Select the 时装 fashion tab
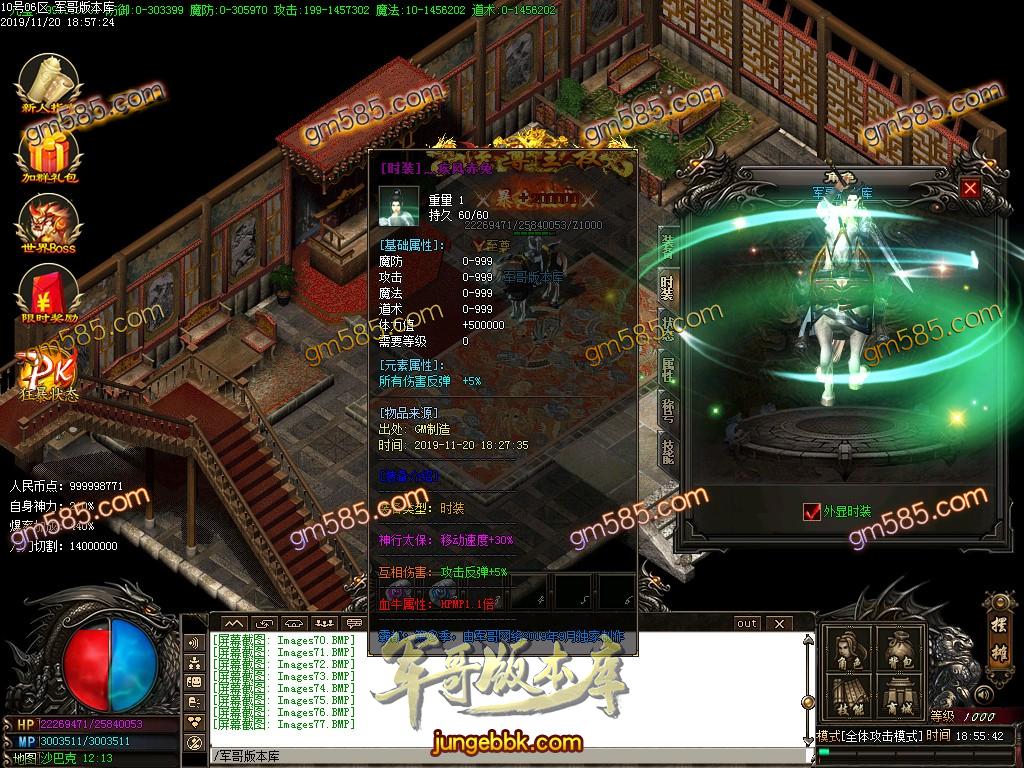This screenshot has width=1024, height=768. (667, 287)
